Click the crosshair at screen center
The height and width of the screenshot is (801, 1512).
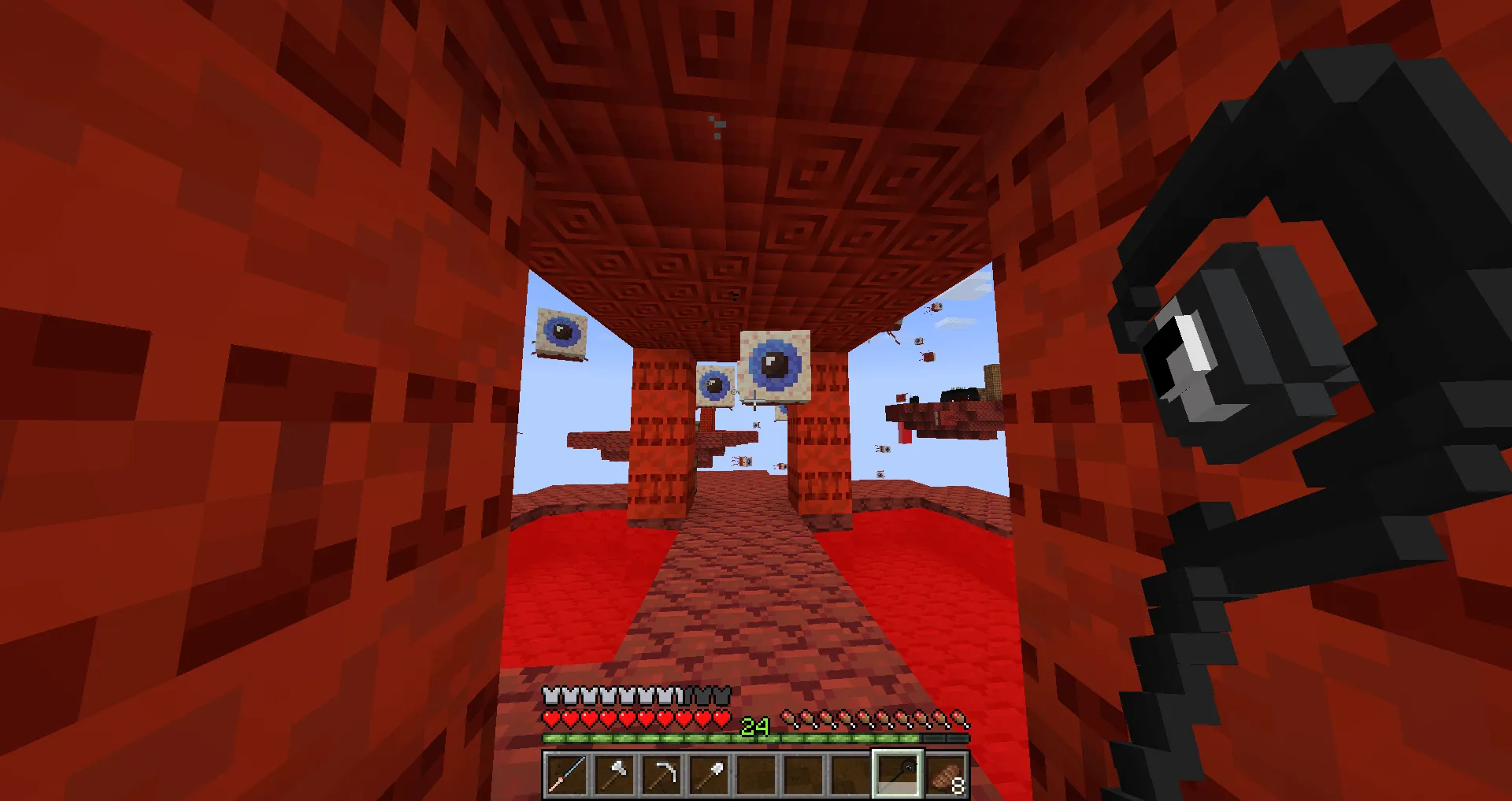pos(756,400)
